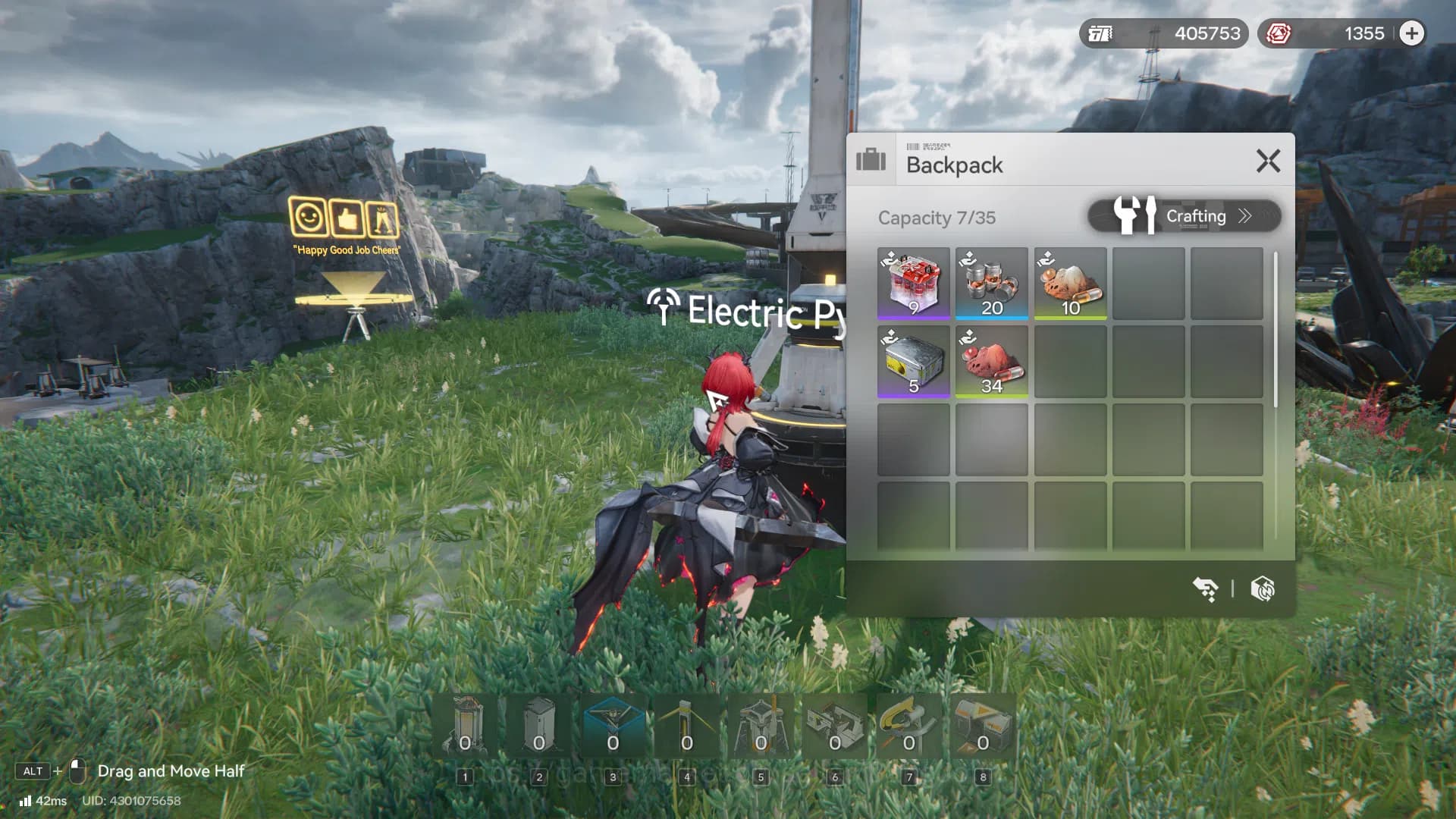Select the turret device in hotbar slot 5
1456x819 pixels.
760,726
